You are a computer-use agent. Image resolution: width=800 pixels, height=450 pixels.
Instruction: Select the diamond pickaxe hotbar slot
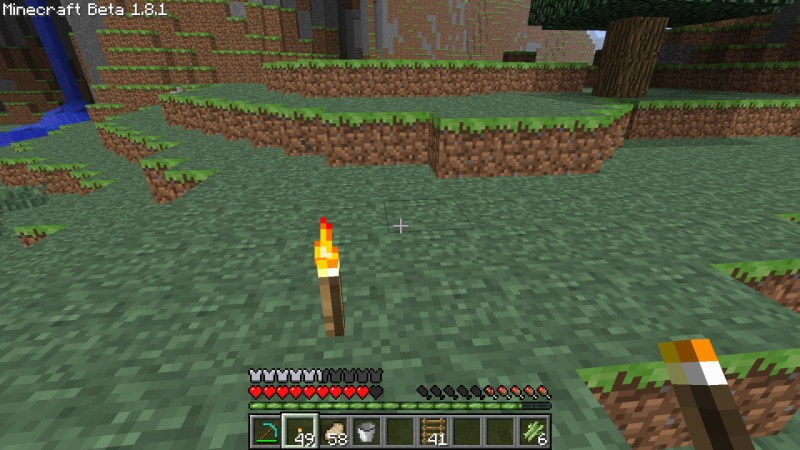pyautogui.click(x=266, y=431)
